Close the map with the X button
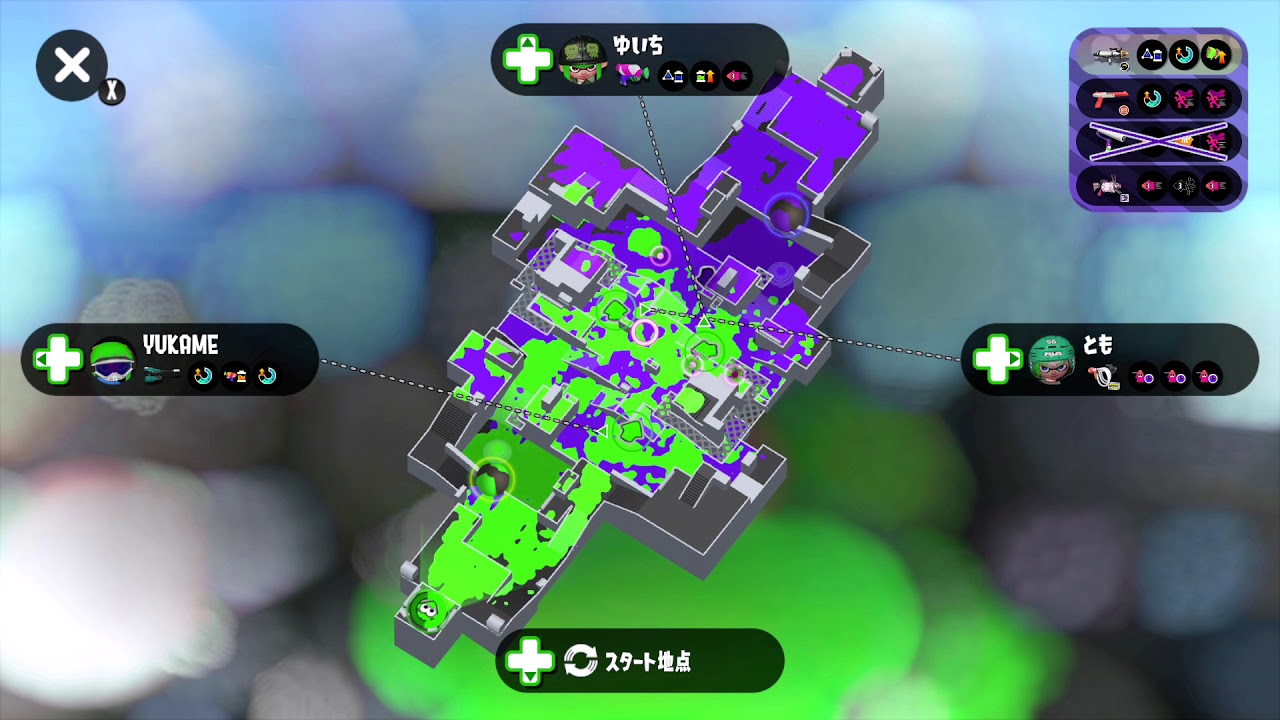 click(71, 65)
